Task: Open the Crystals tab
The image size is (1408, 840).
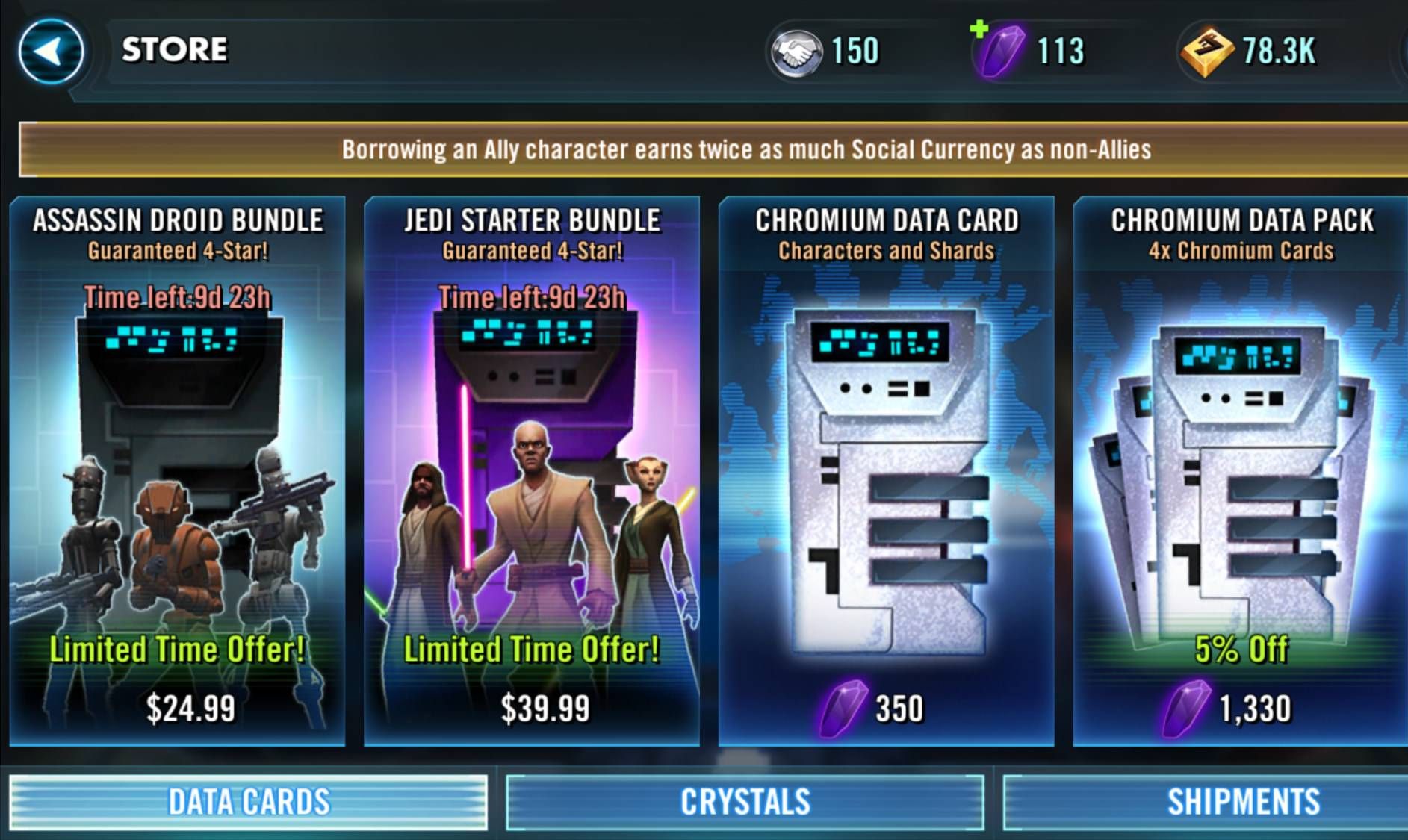Action: (745, 803)
